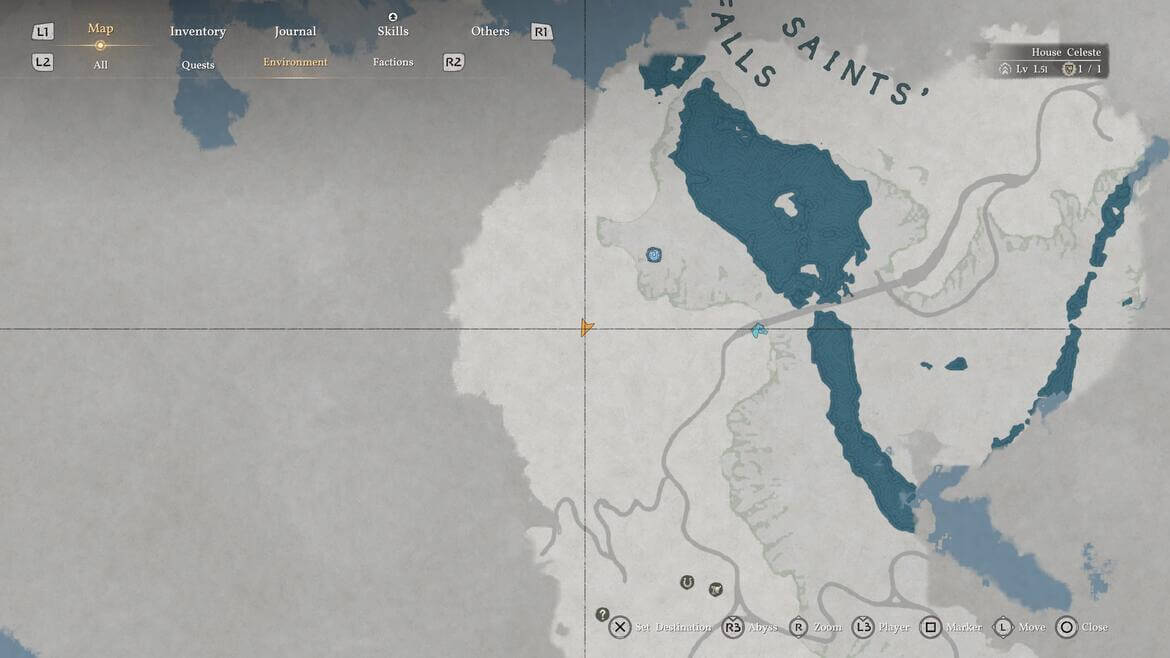This screenshot has width=1170, height=658.
Task: Go to the Skills tab
Action: (x=393, y=31)
